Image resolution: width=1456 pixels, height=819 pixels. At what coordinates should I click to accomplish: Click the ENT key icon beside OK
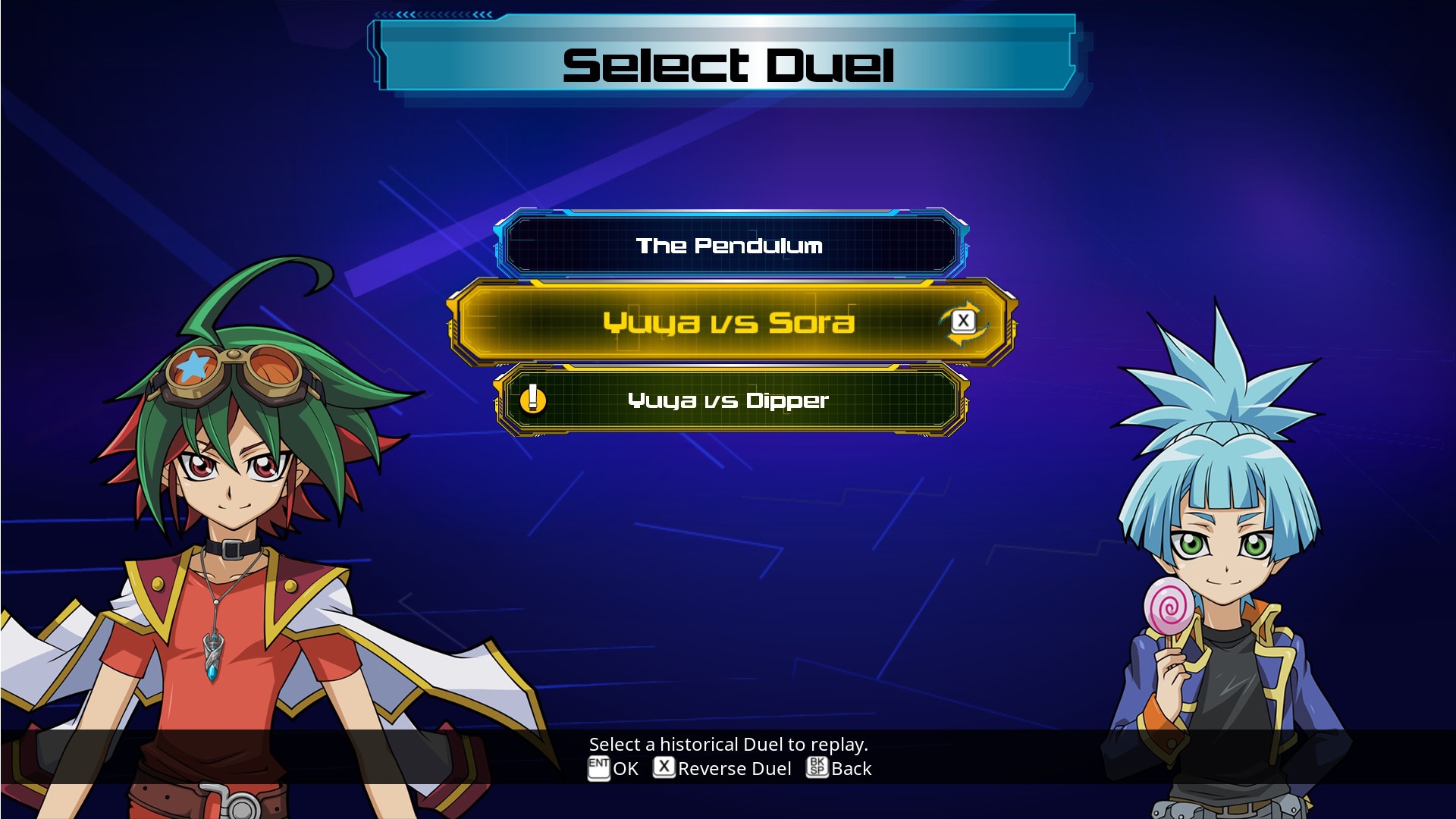pyautogui.click(x=599, y=769)
